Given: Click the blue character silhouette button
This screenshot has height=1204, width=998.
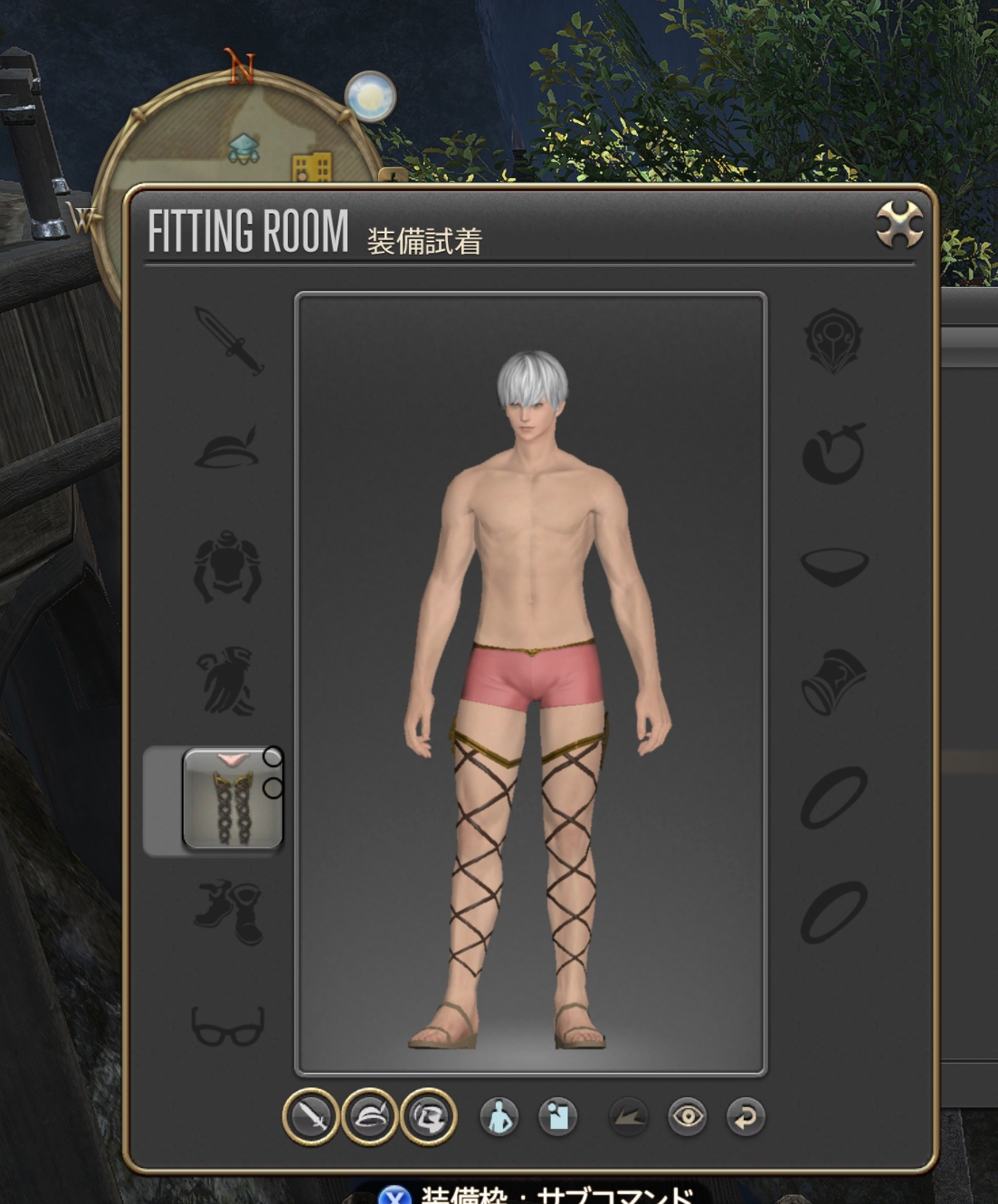Looking at the screenshot, I should click(499, 1117).
